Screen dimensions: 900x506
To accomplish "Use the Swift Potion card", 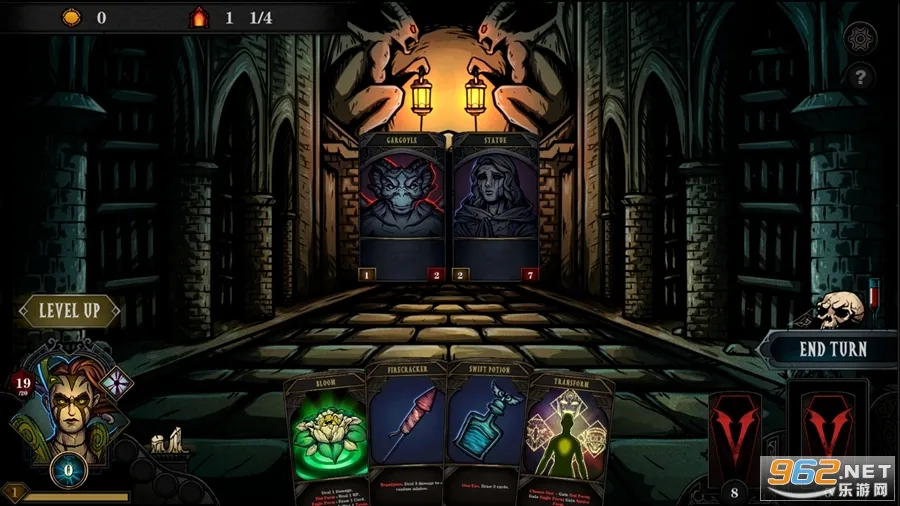I will click(484, 430).
